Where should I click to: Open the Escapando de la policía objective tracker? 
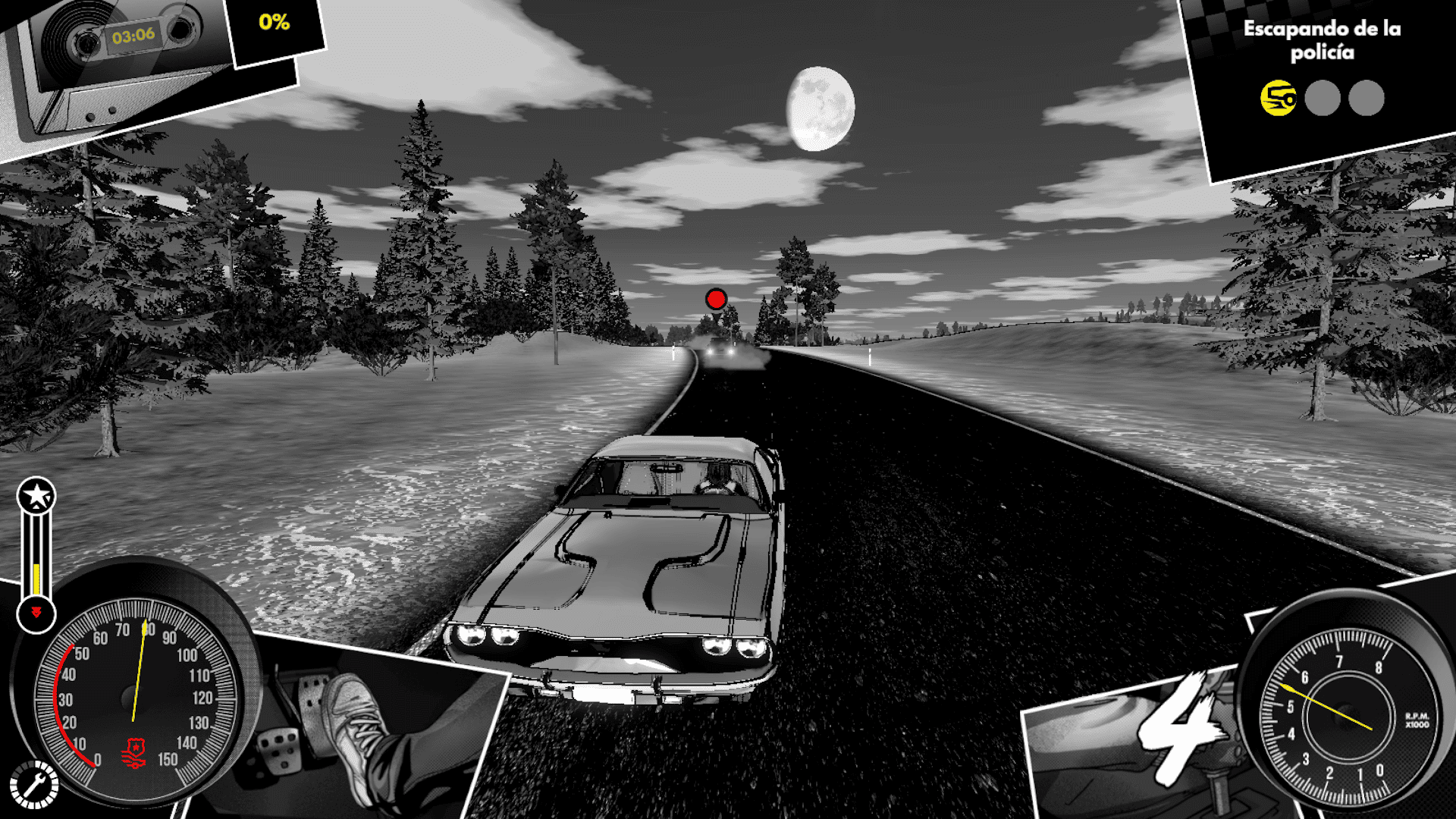pyautogui.click(x=1322, y=40)
